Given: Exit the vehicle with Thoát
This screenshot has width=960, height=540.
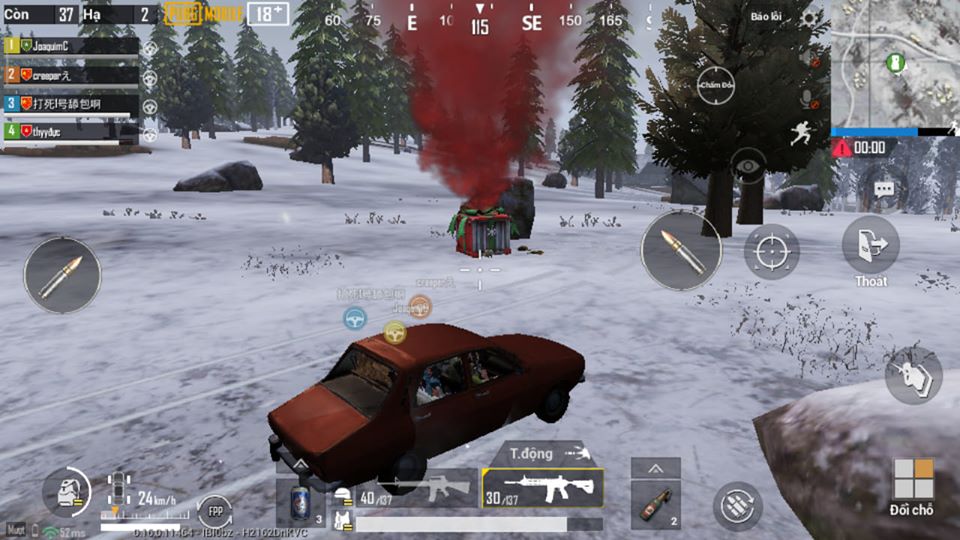Looking at the screenshot, I should (x=870, y=250).
